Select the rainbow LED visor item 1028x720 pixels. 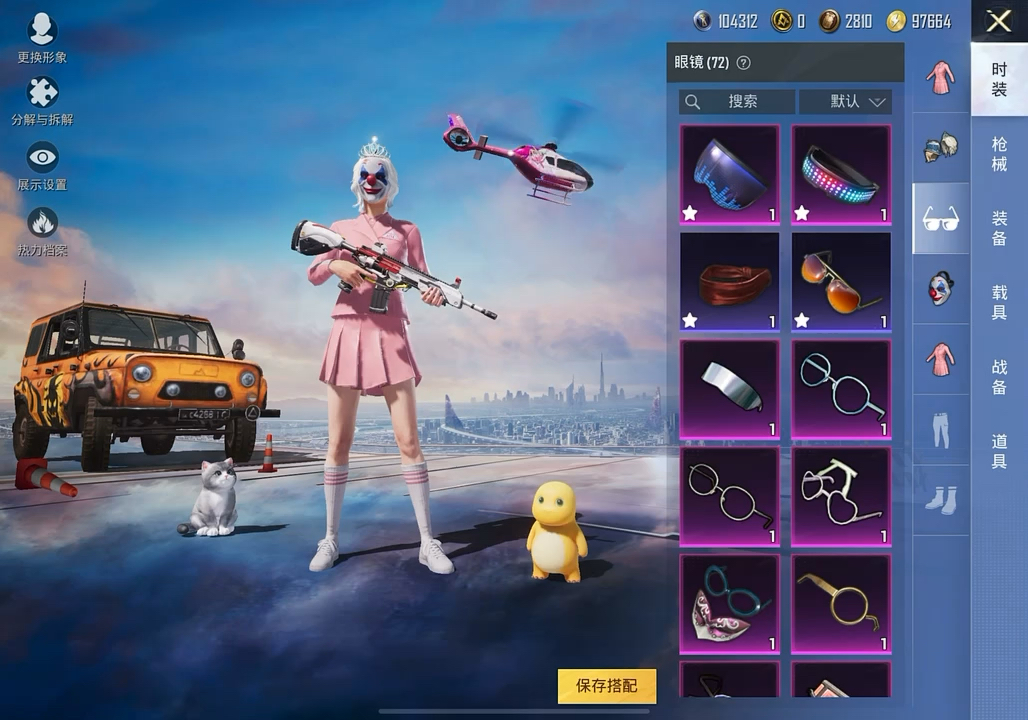point(841,174)
